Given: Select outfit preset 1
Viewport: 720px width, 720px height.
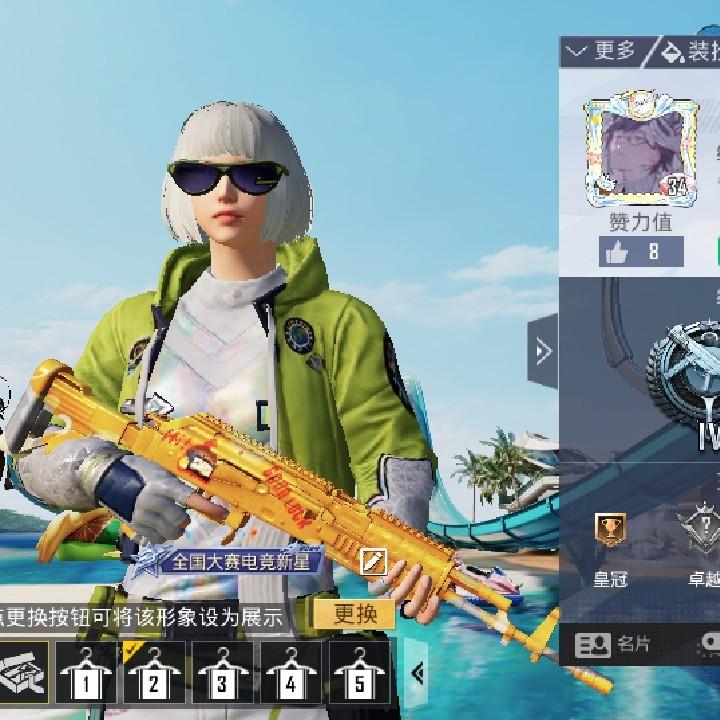Looking at the screenshot, I should [x=87, y=673].
